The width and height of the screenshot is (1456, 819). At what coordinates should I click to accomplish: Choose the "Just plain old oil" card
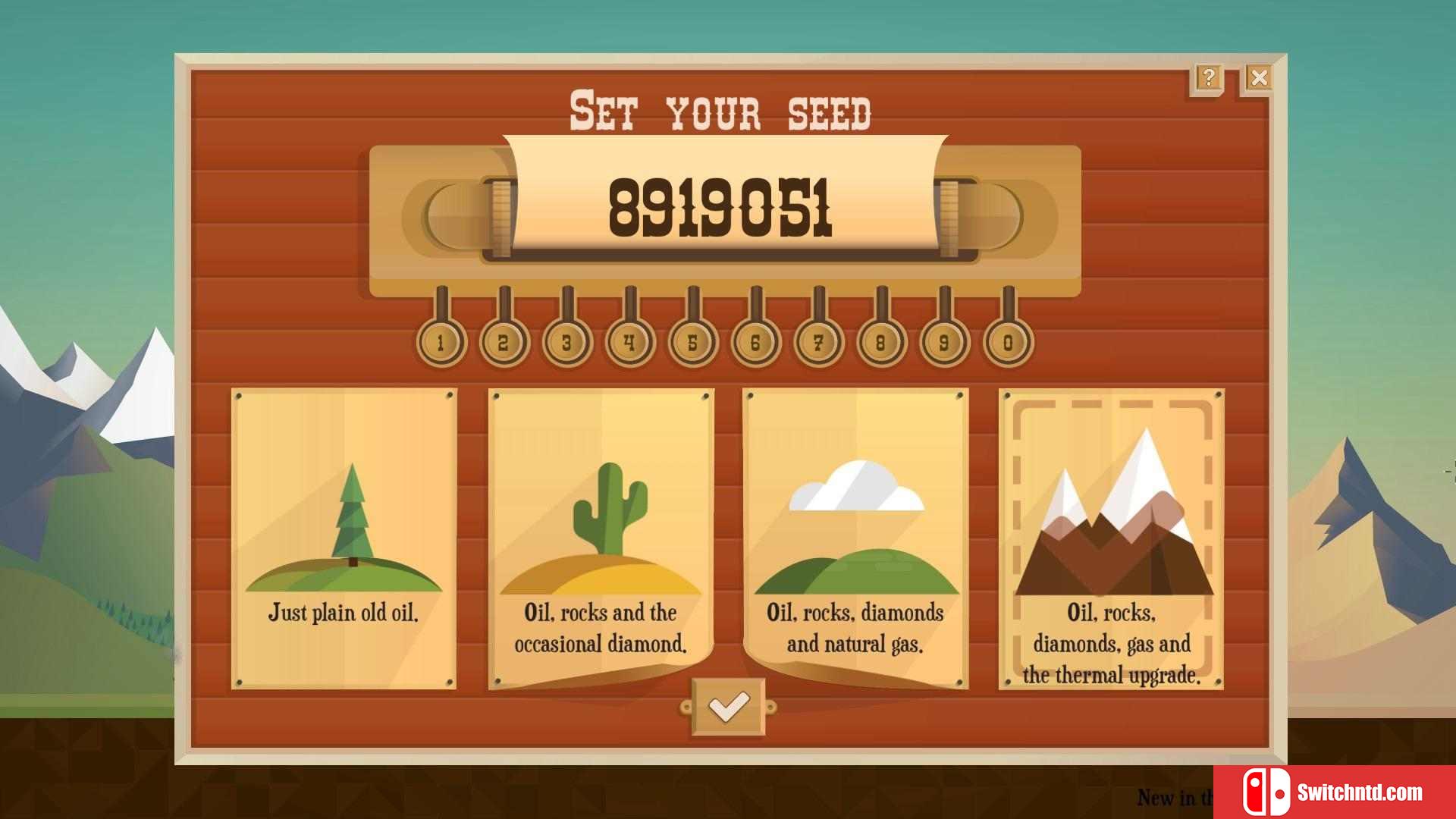[x=344, y=538]
